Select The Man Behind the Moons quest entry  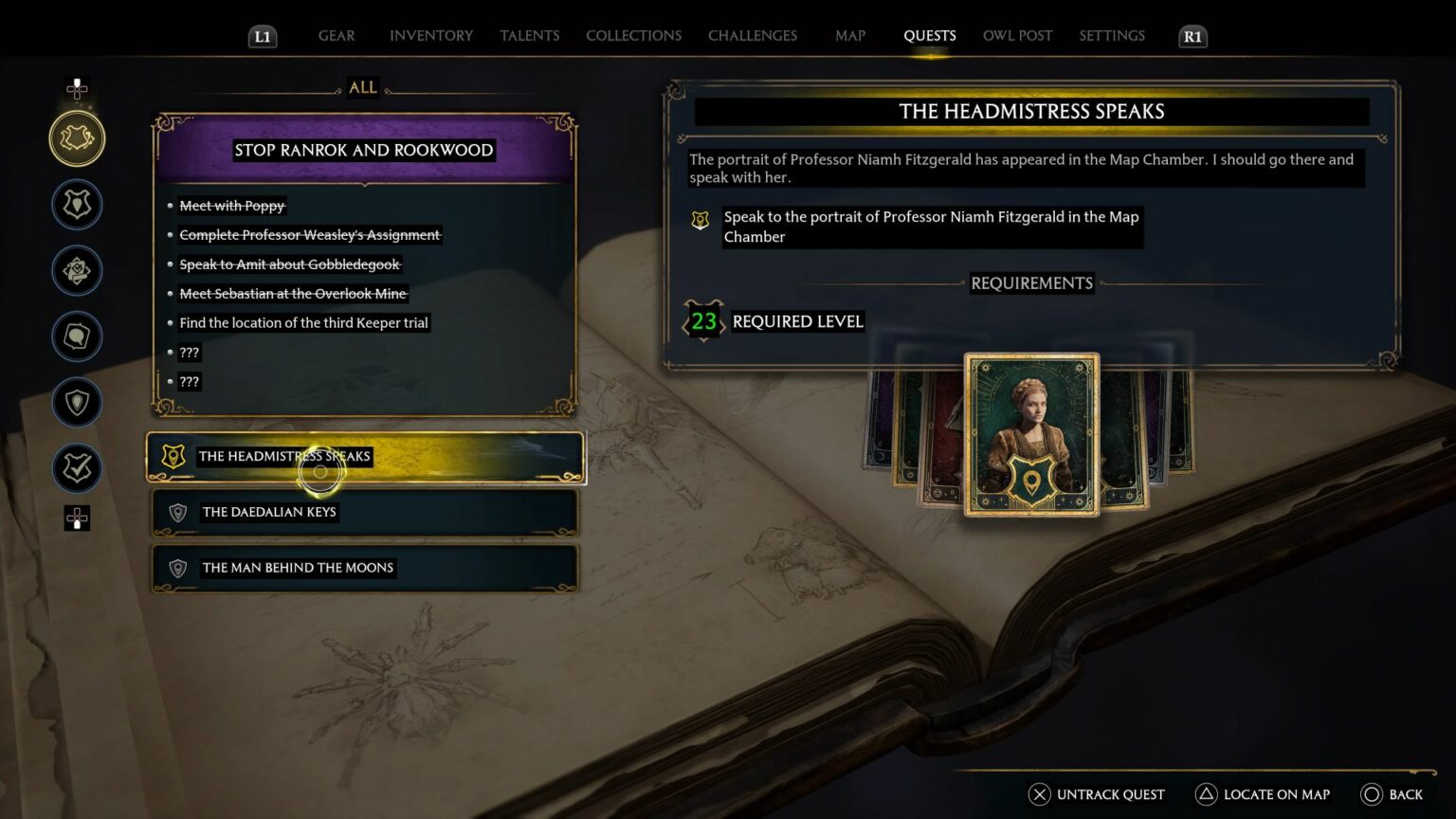click(x=297, y=567)
